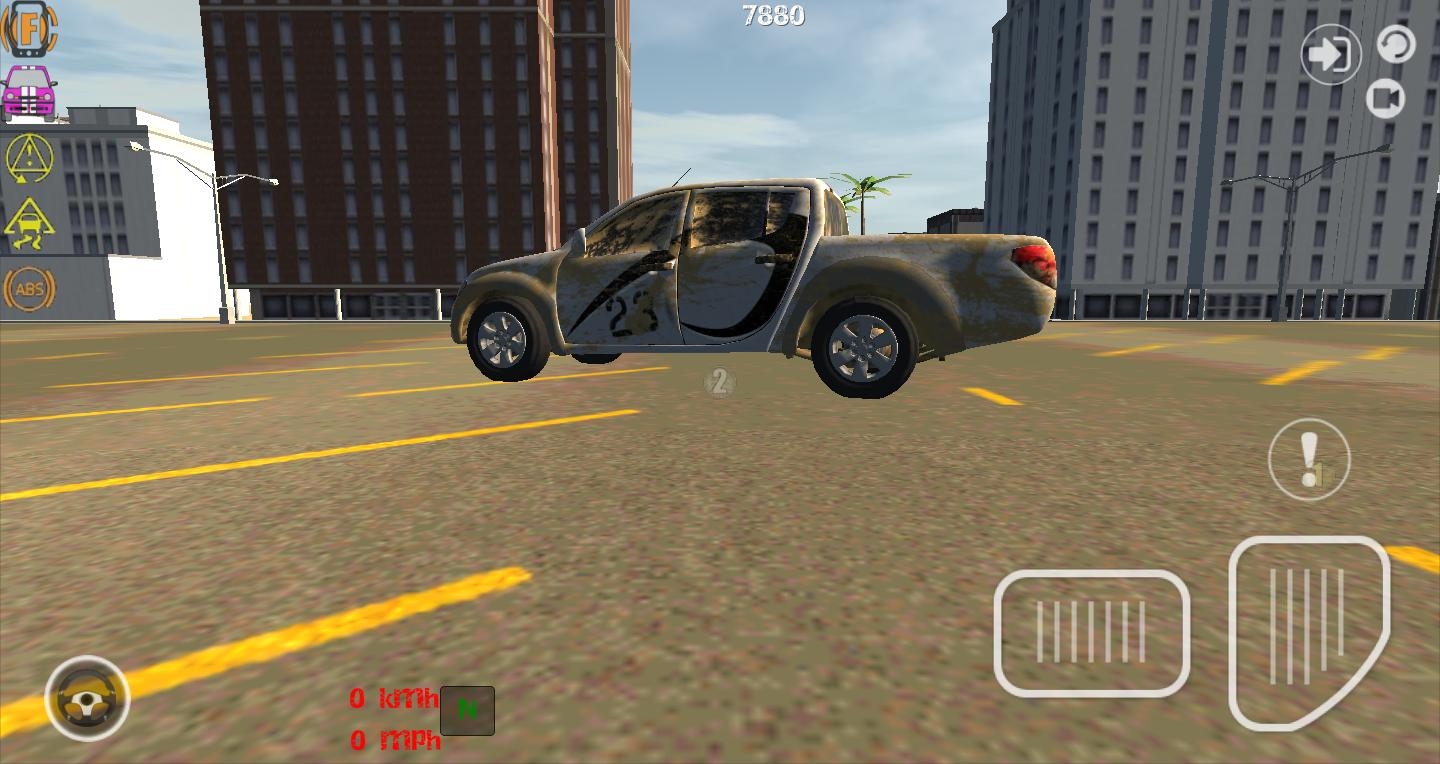Tap the yellow warning triangle icon

click(x=30, y=160)
